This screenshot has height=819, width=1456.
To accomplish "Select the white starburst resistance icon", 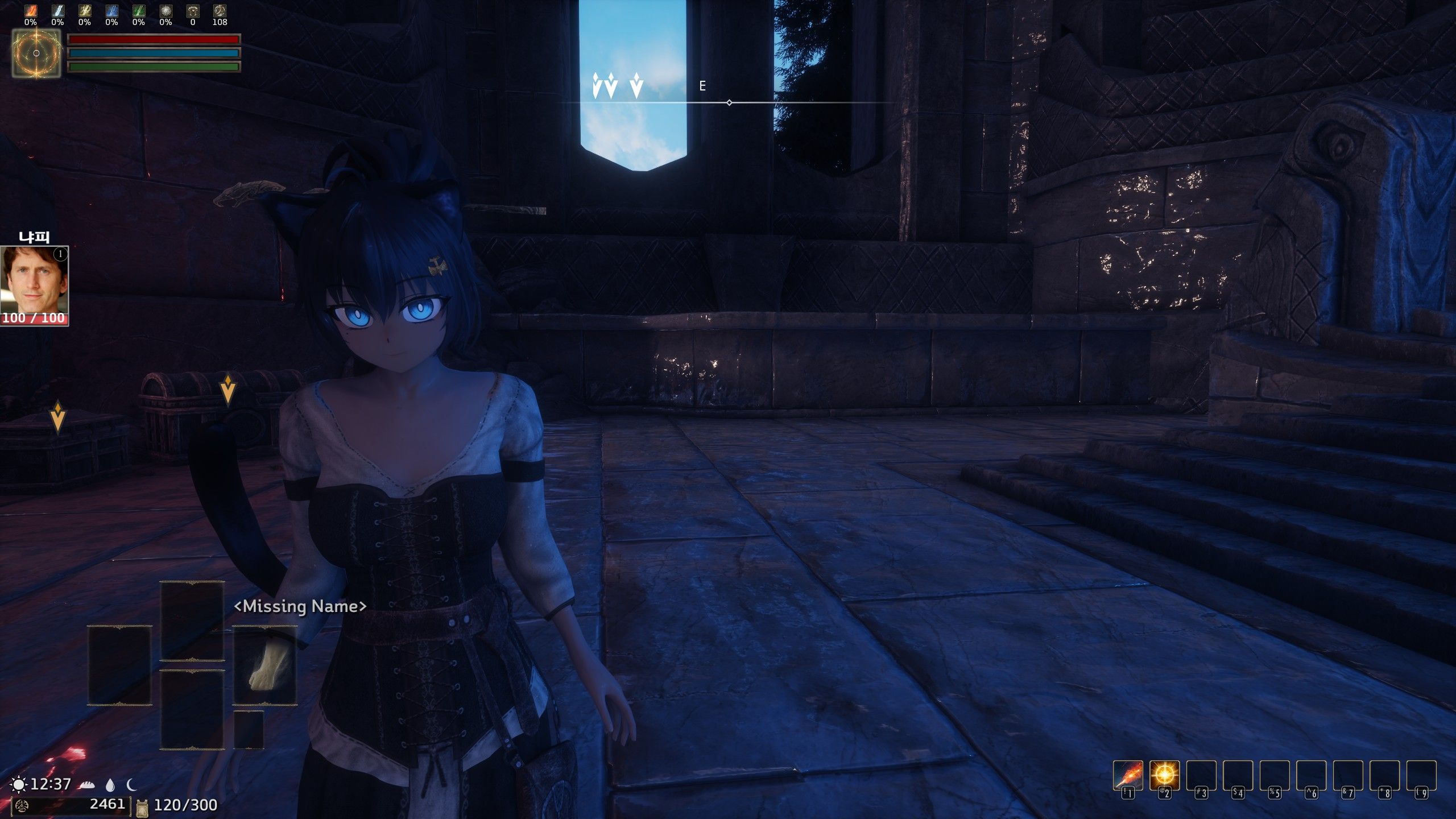I will [x=166, y=11].
